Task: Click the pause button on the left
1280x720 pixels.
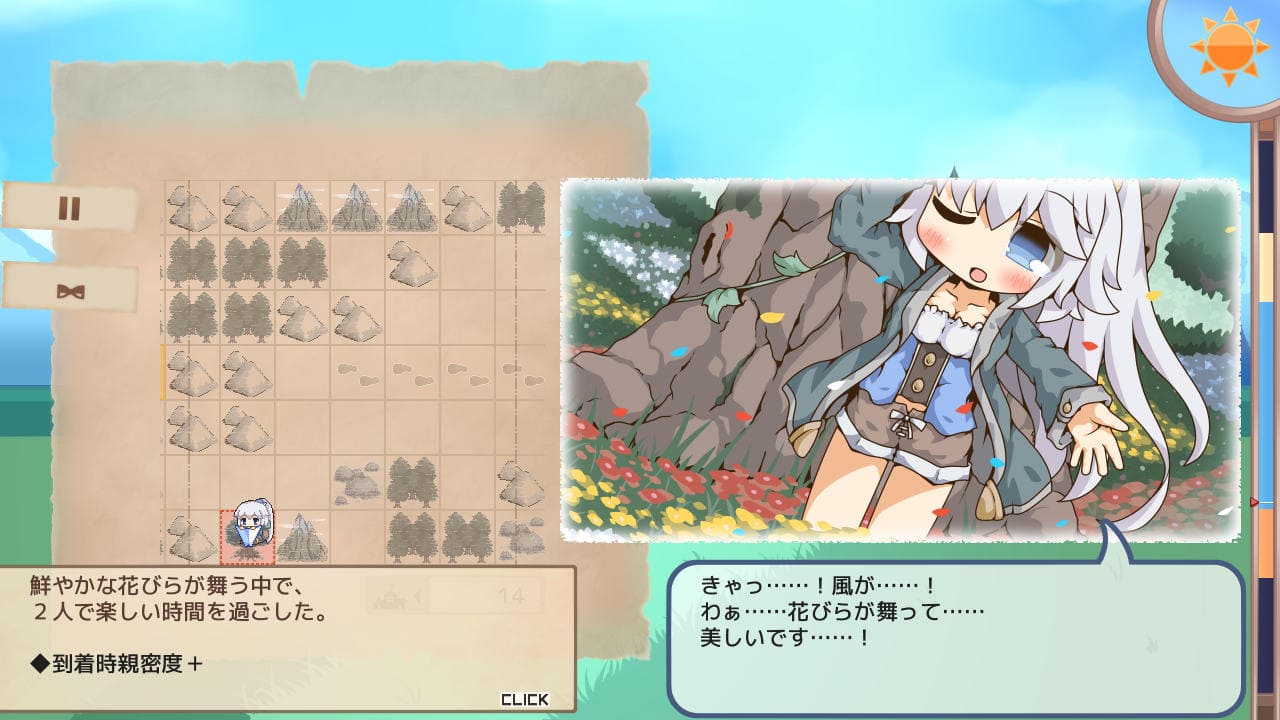Action: point(69,208)
